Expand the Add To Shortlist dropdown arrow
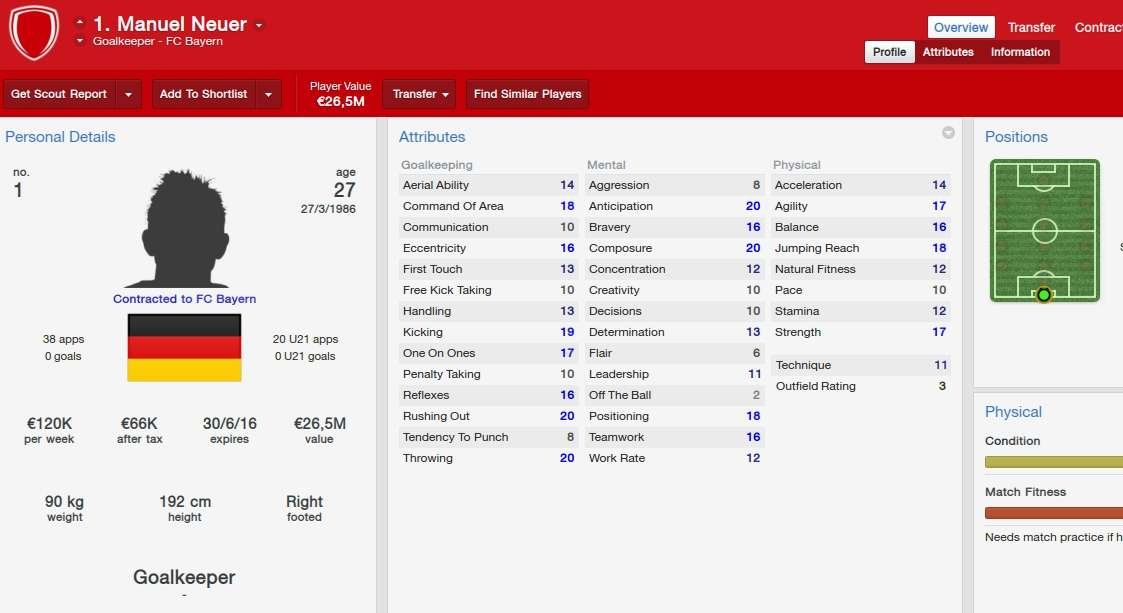This screenshot has width=1123, height=613. click(268, 94)
